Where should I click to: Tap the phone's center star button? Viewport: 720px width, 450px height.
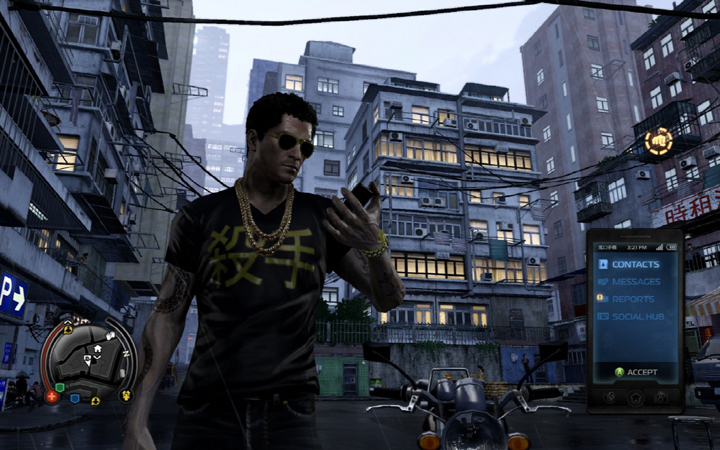635,397
